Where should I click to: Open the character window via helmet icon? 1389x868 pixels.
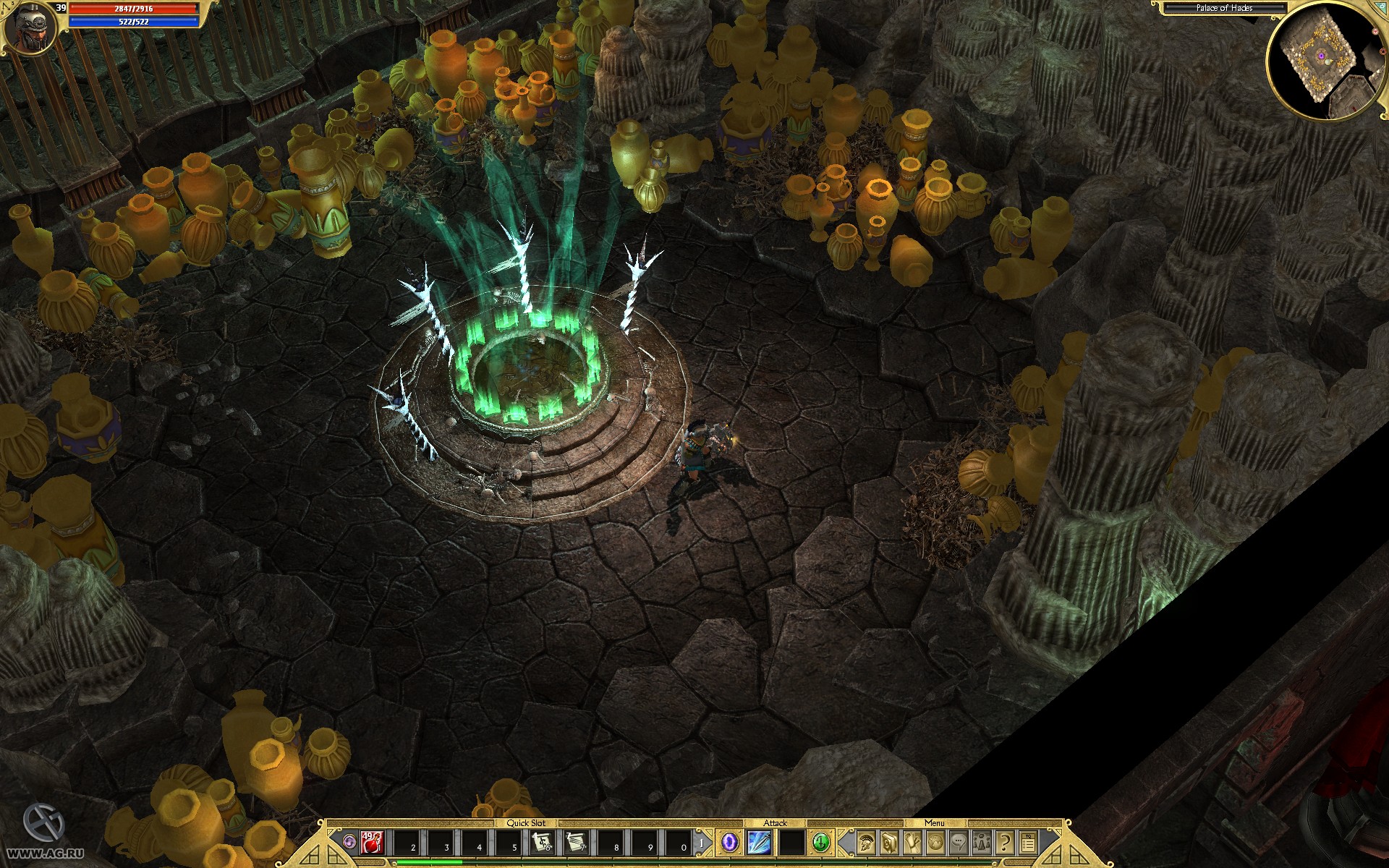tap(865, 843)
